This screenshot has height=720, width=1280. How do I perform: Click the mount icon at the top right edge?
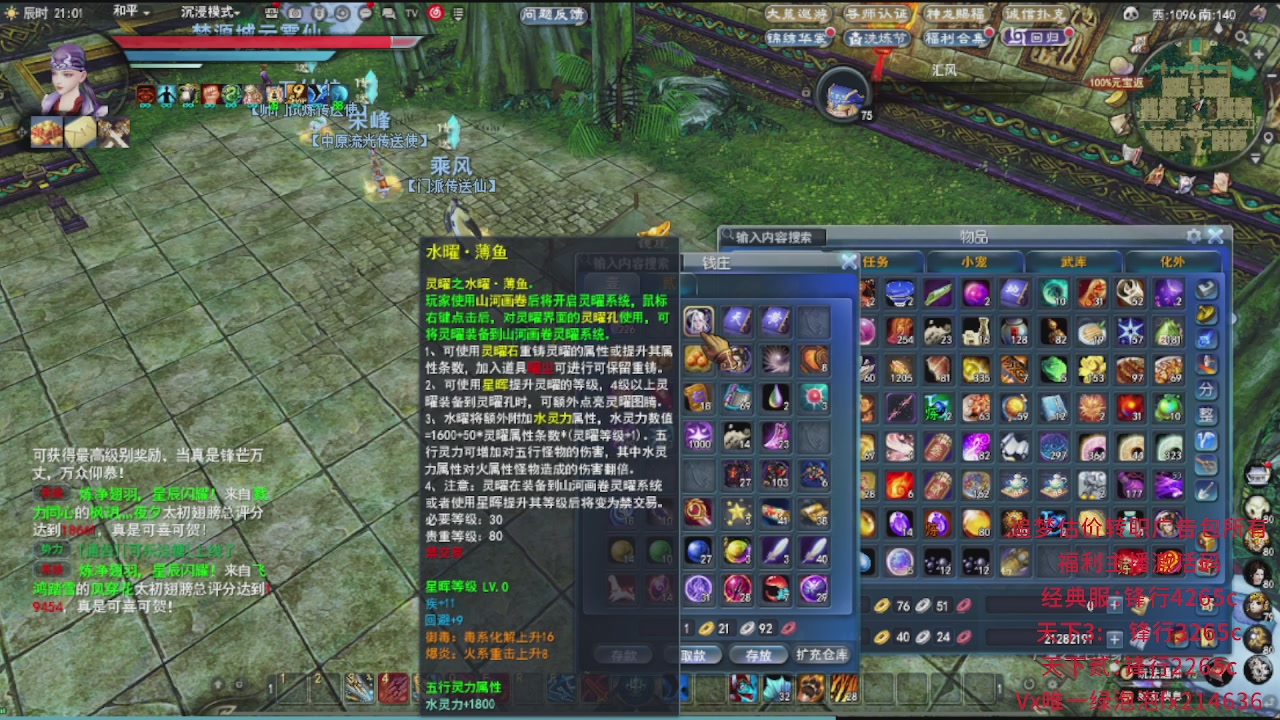tap(1258, 13)
